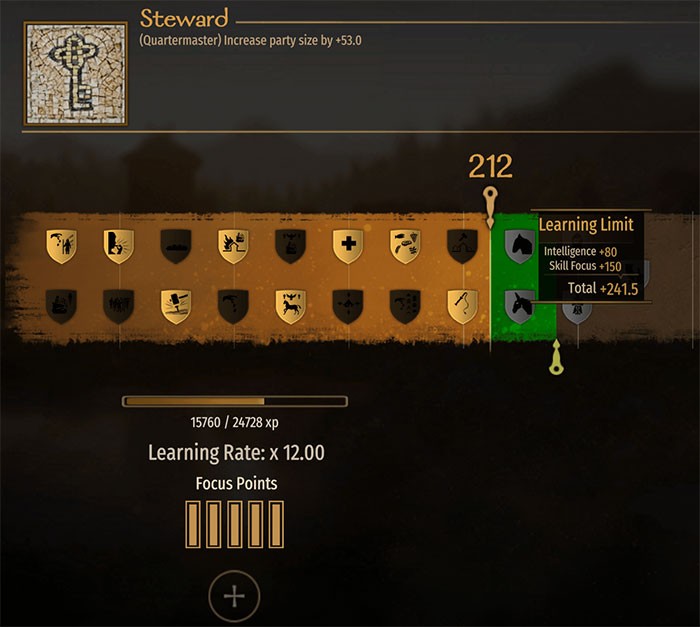This screenshot has height=627, width=700.
Task: Add a focus point with the plus button
Action: coord(234,597)
